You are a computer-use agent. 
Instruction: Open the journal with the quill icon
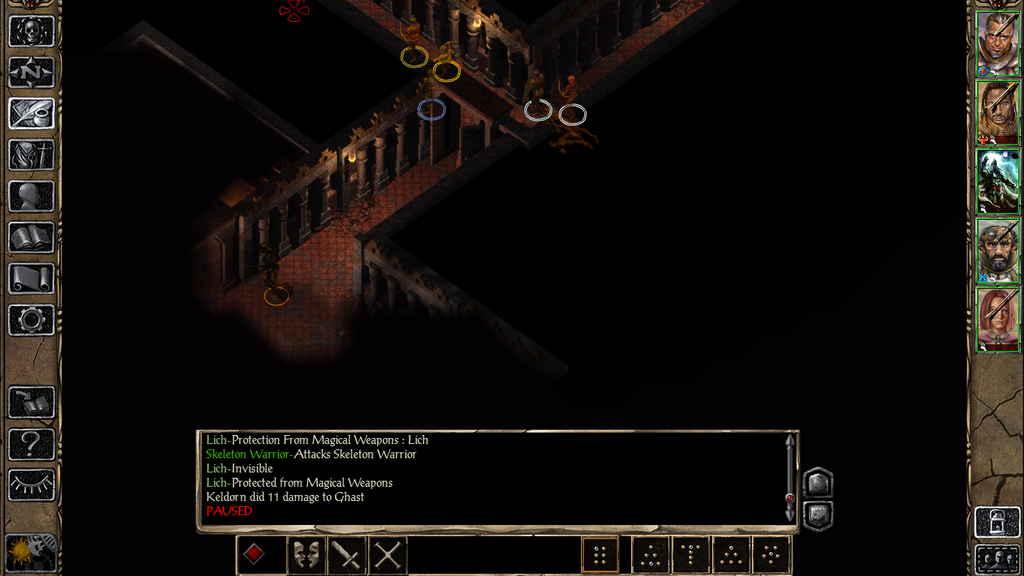click(31, 113)
